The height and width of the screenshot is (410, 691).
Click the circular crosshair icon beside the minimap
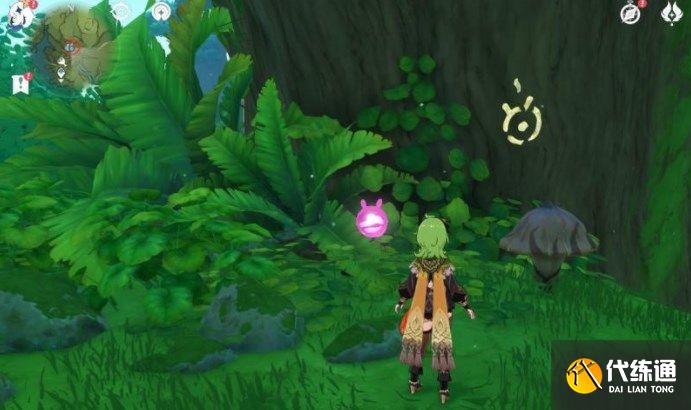(121, 12)
